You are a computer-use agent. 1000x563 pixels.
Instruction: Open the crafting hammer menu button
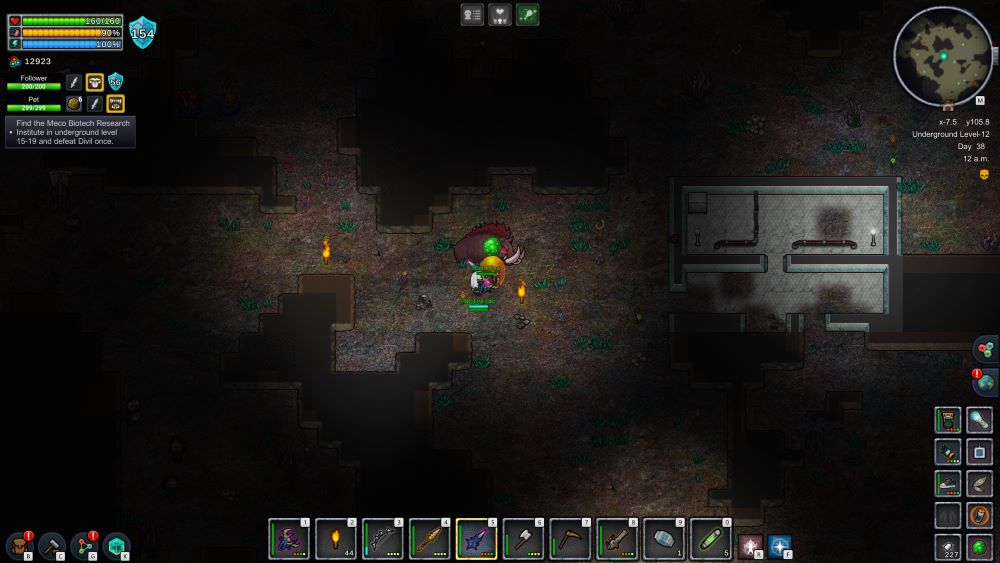51,545
